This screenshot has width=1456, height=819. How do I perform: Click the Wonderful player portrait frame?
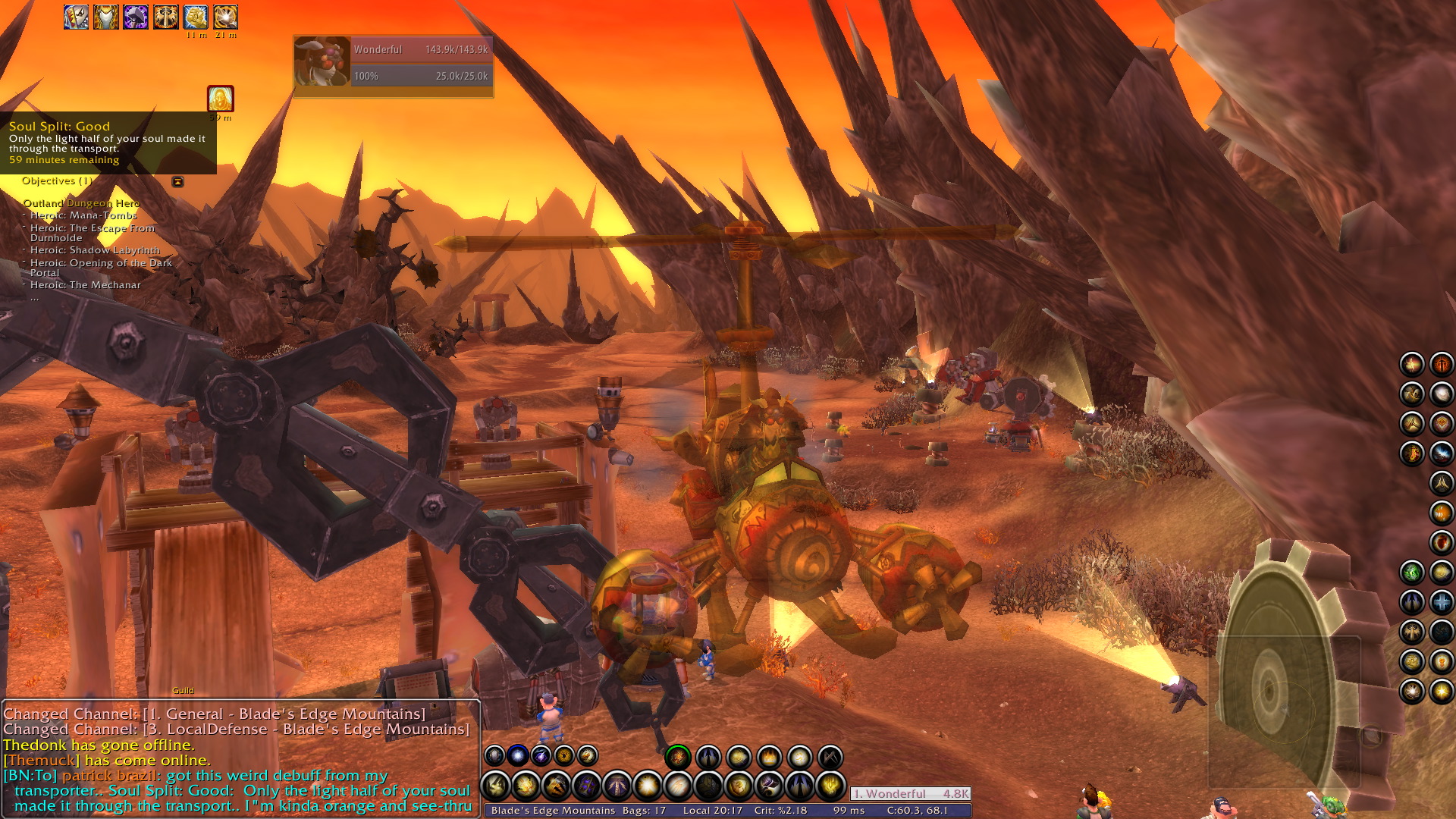pos(322,61)
